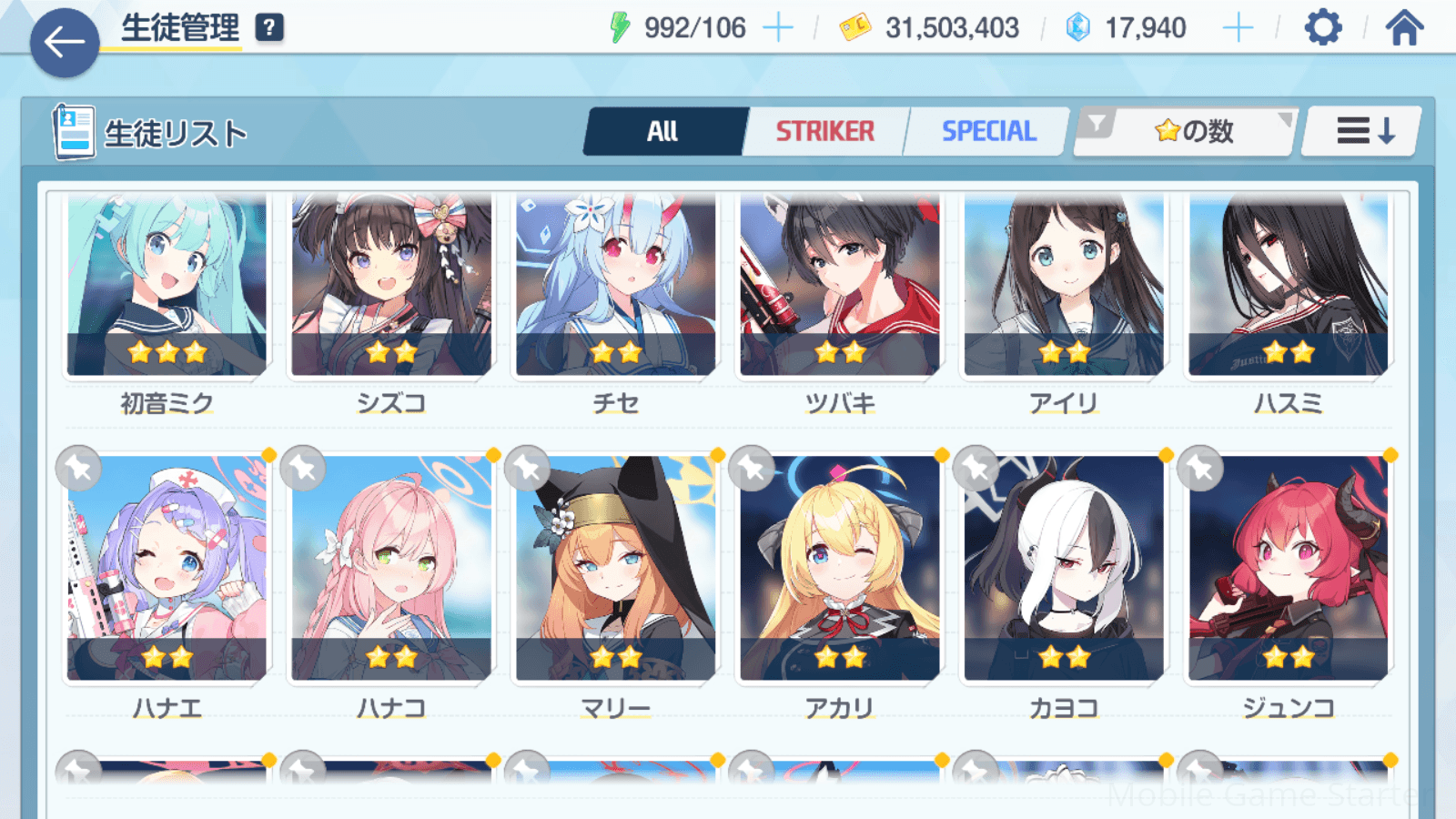The width and height of the screenshot is (1456, 819).
Task: Switch to the STRIKER tab
Action: click(824, 132)
